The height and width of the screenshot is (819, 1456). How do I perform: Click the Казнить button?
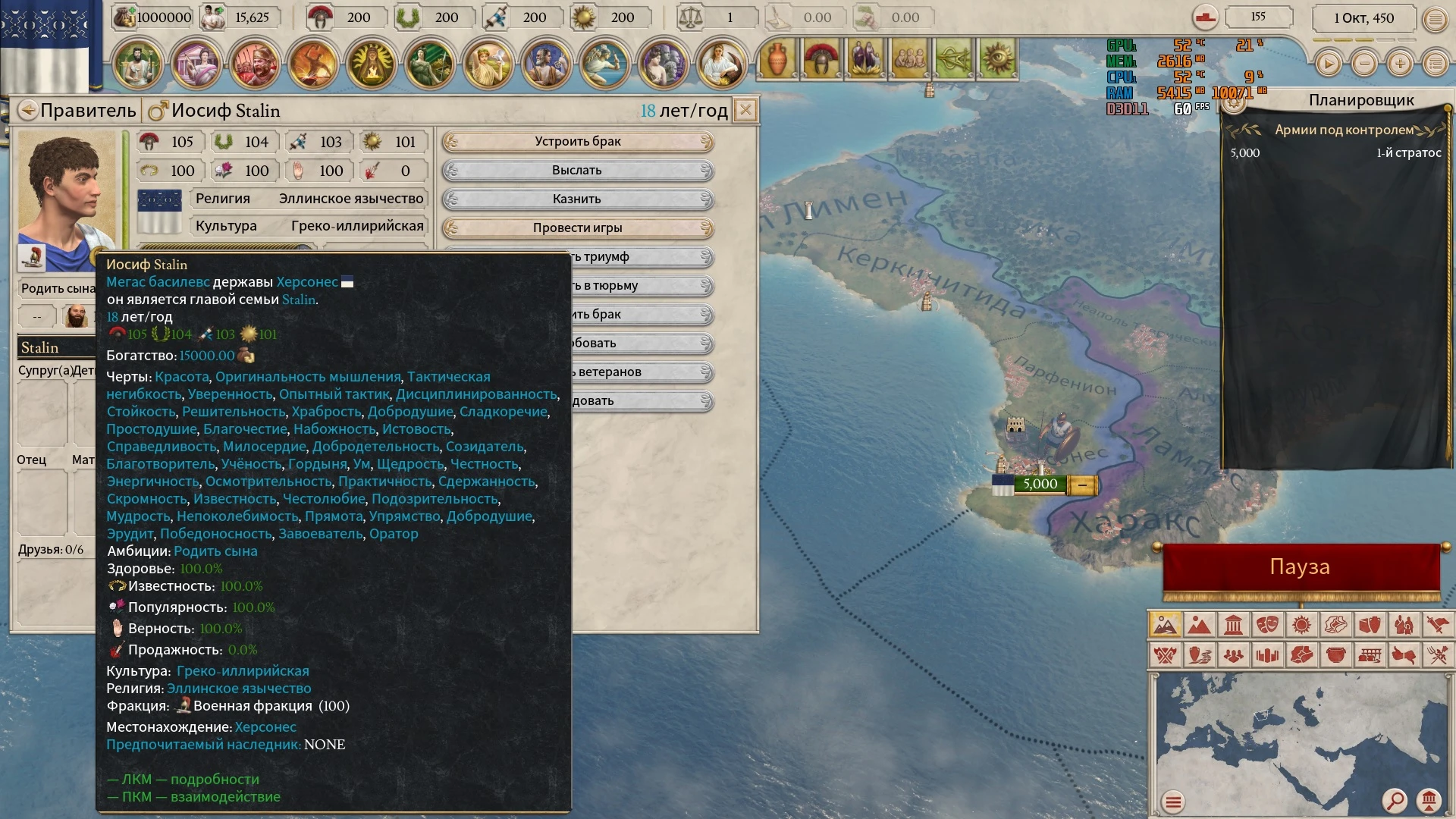click(577, 199)
